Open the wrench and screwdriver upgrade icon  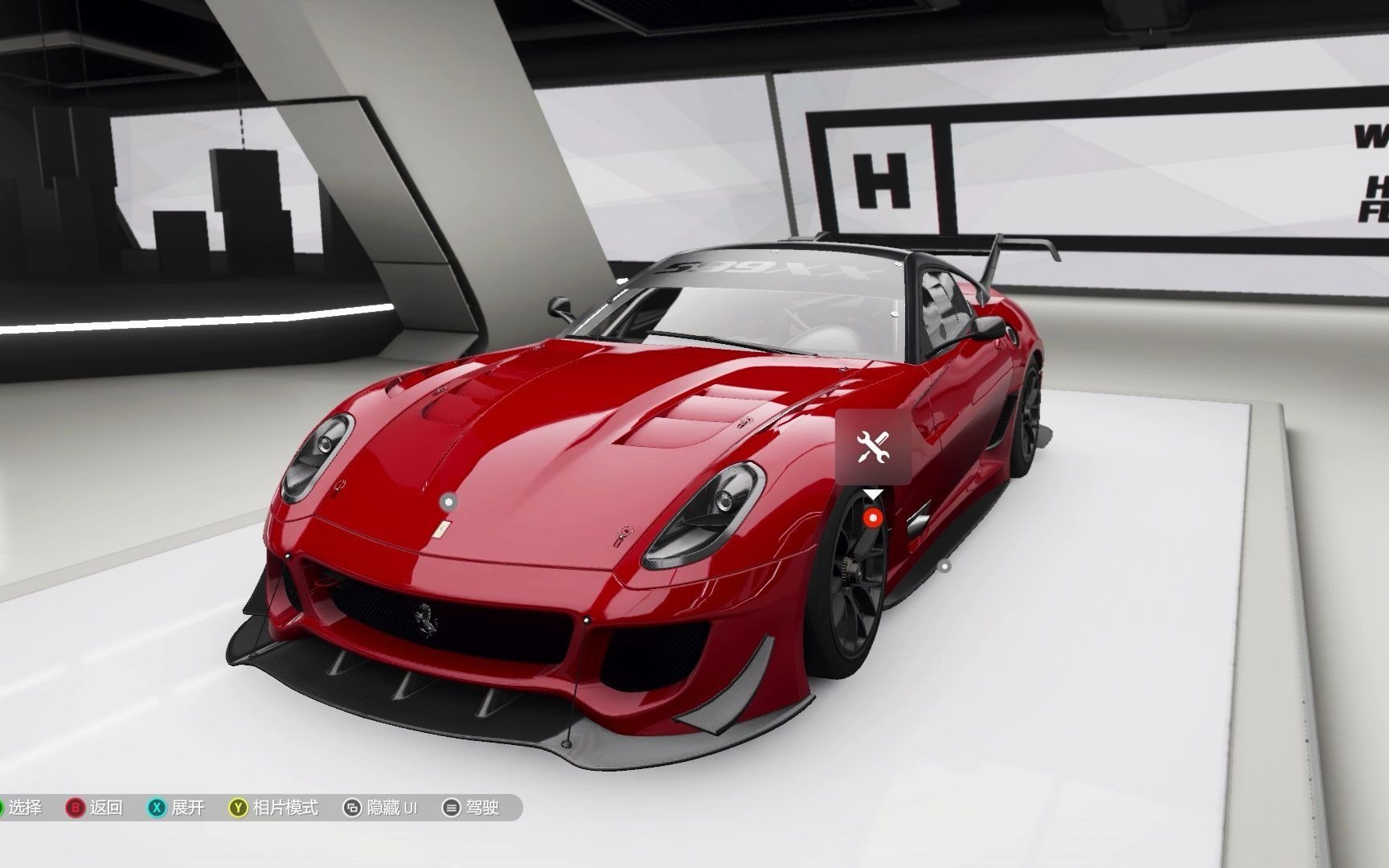coord(872,447)
